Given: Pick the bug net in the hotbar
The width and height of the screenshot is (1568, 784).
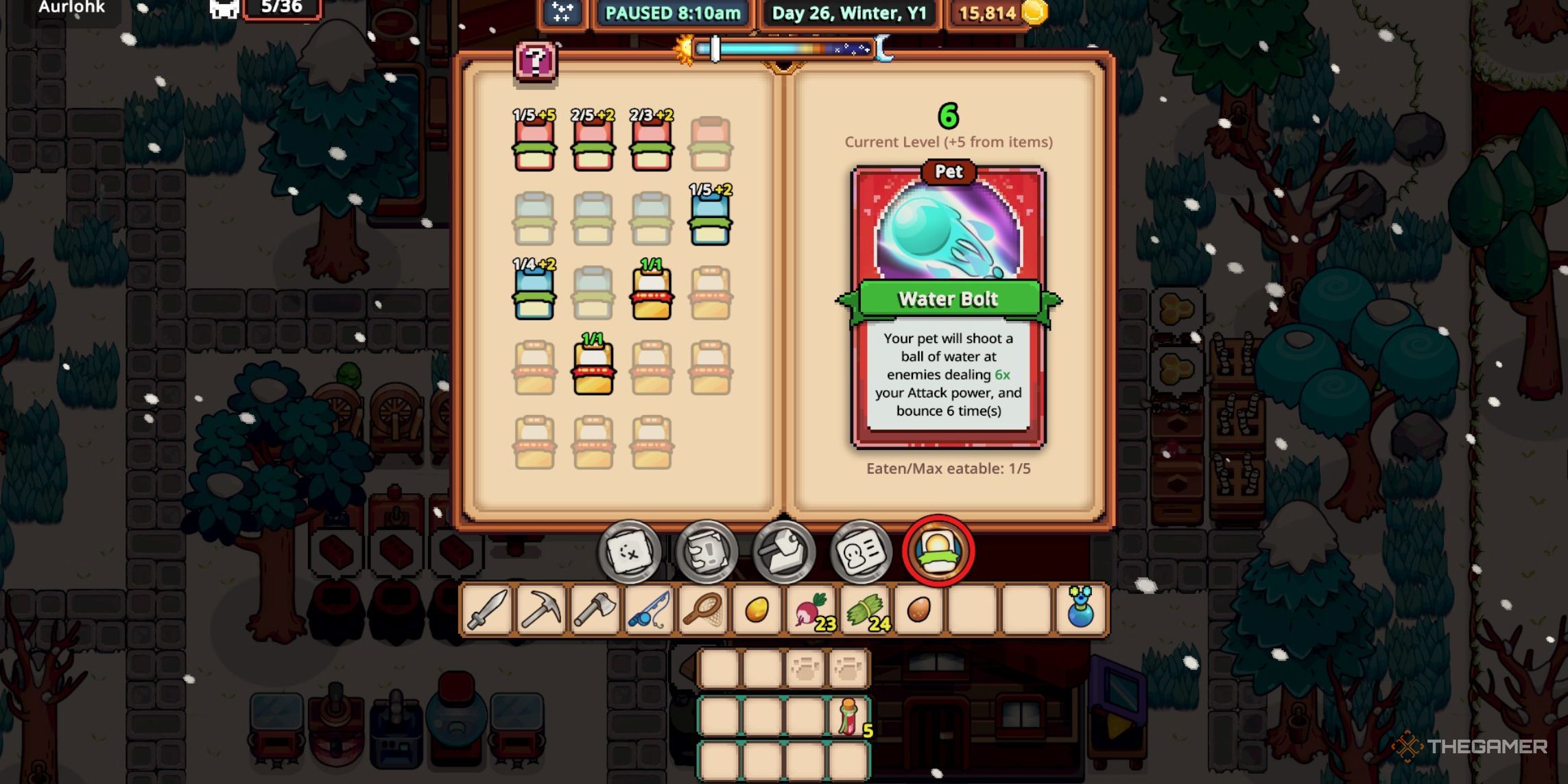Looking at the screenshot, I should [703, 610].
